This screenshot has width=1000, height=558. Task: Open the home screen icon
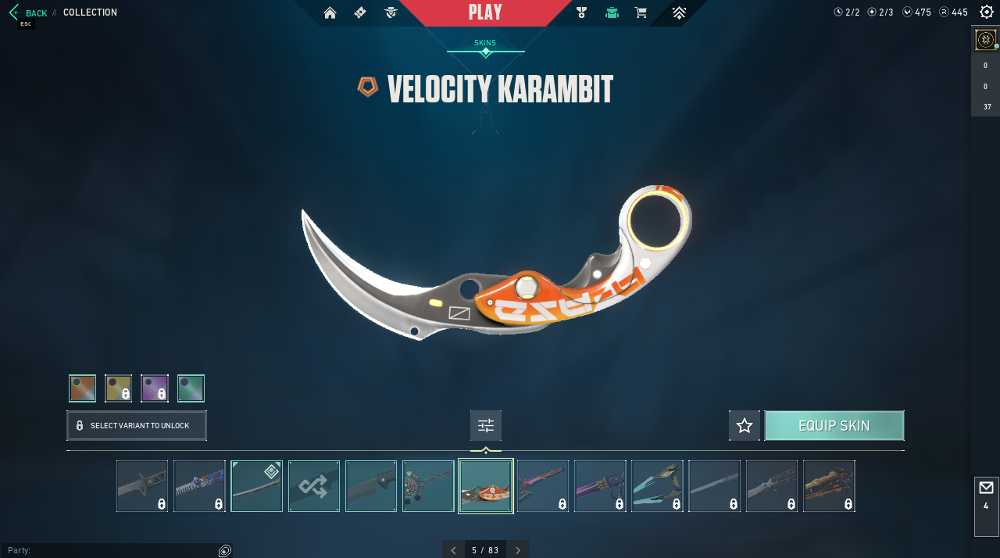pyautogui.click(x=330, y=13)
